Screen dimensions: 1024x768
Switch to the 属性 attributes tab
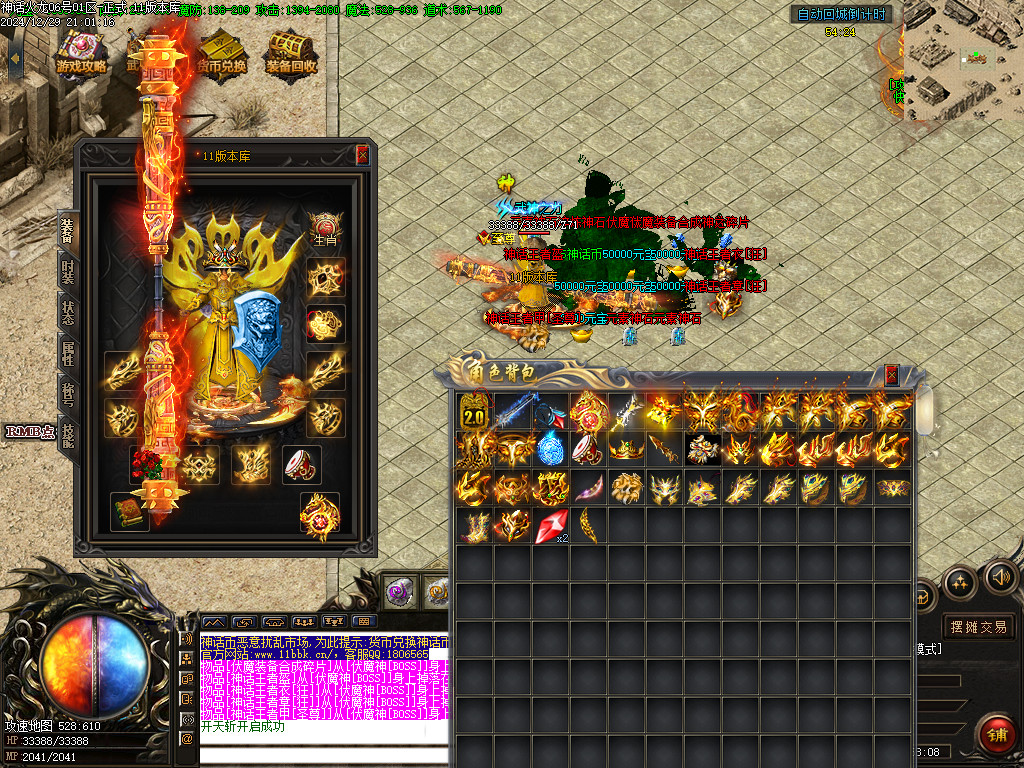[x=67, y=353]
